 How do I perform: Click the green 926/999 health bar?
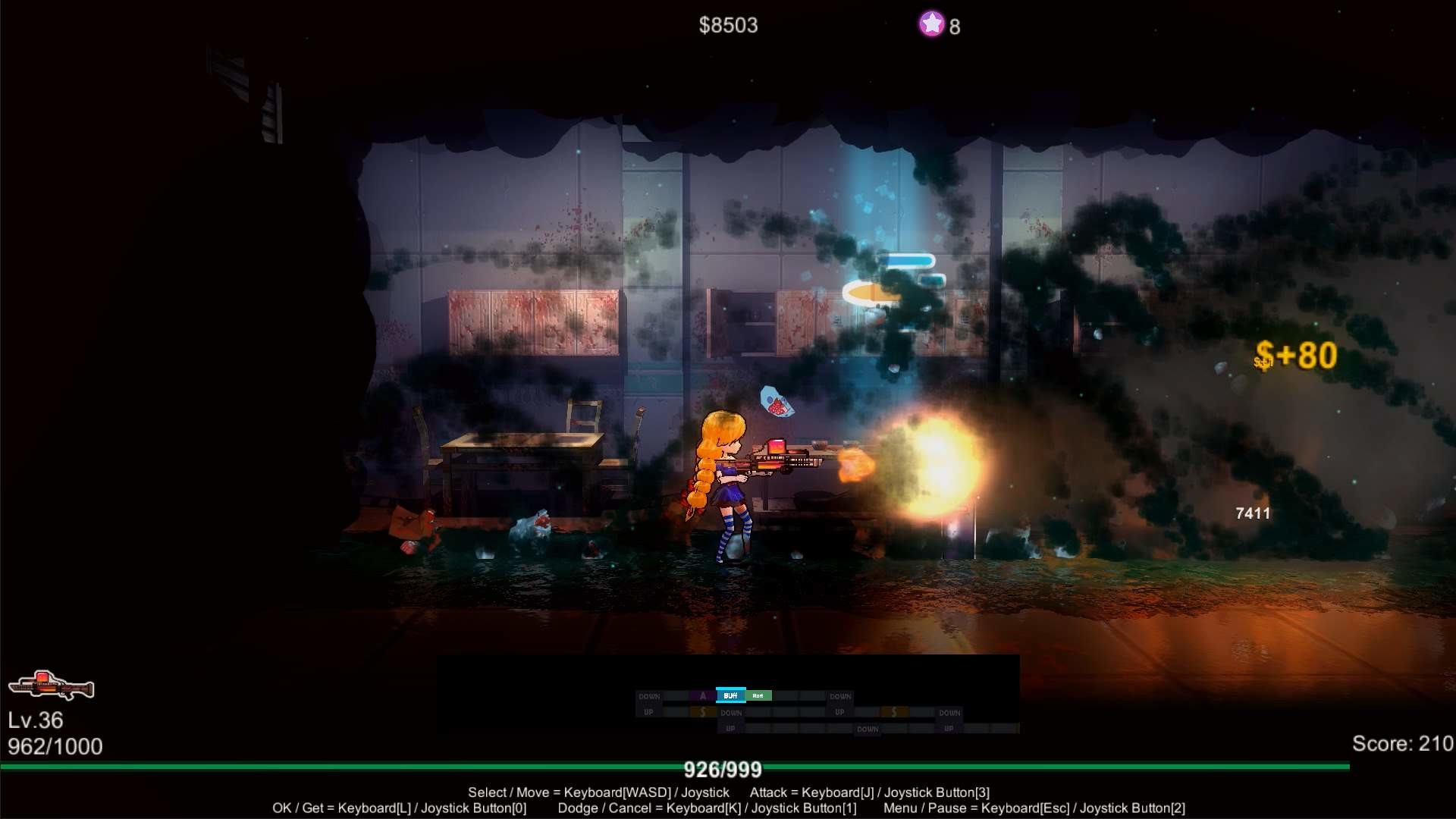point(723,769)
